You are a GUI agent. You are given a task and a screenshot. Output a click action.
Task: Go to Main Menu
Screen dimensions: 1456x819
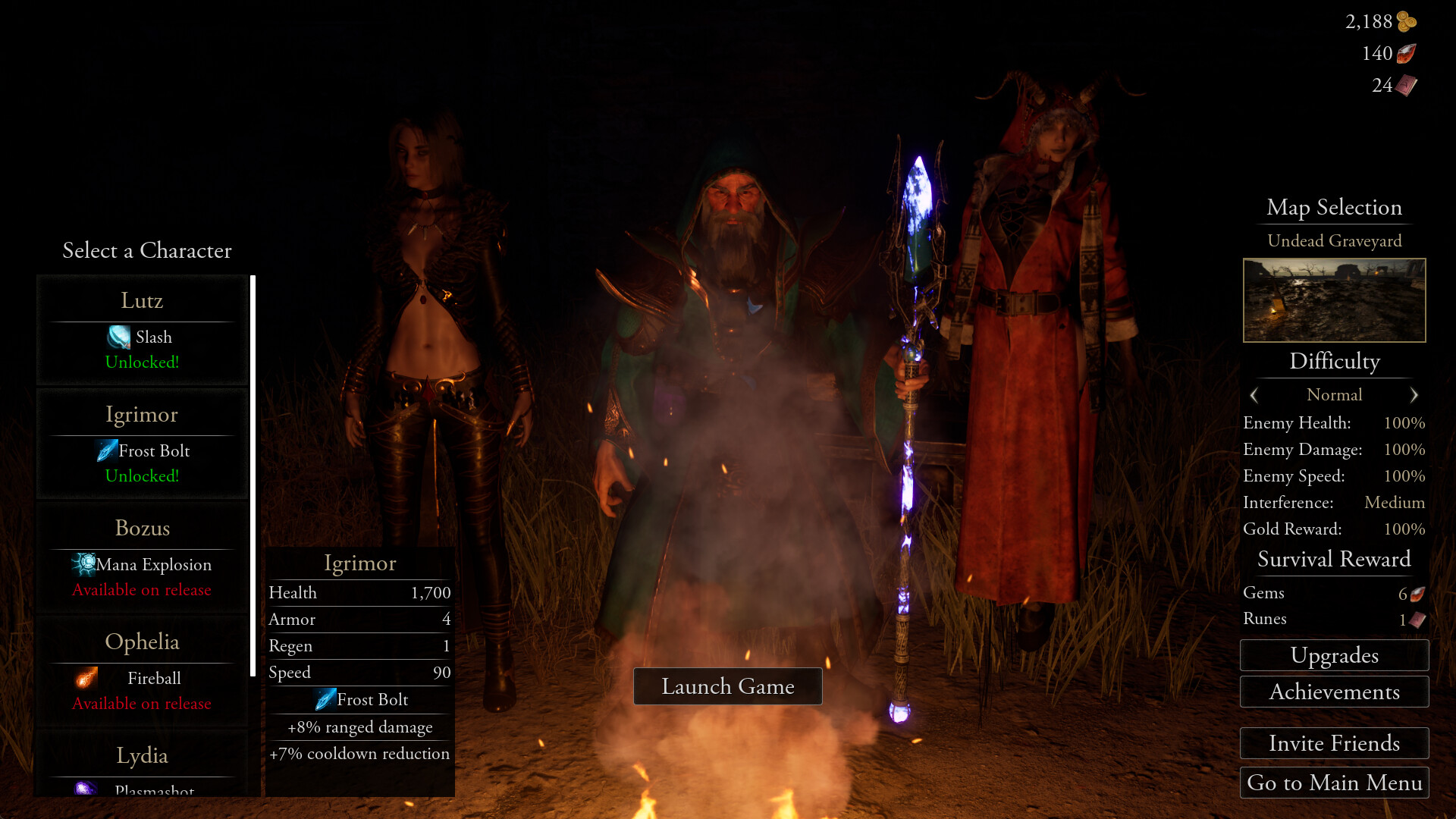point(1334,783)
